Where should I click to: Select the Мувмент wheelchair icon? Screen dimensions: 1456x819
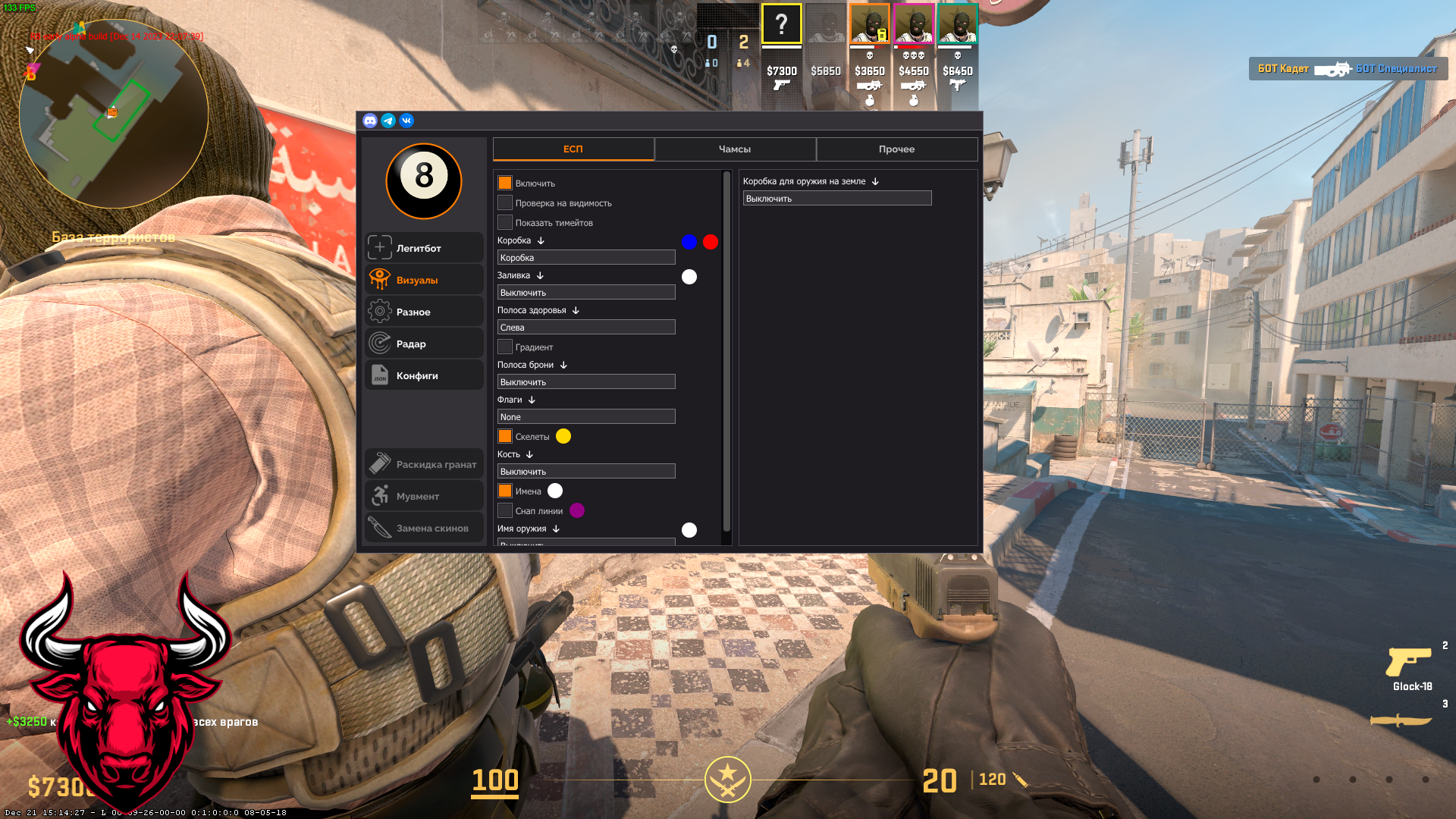pyautogui.click(x=379, y=495)
